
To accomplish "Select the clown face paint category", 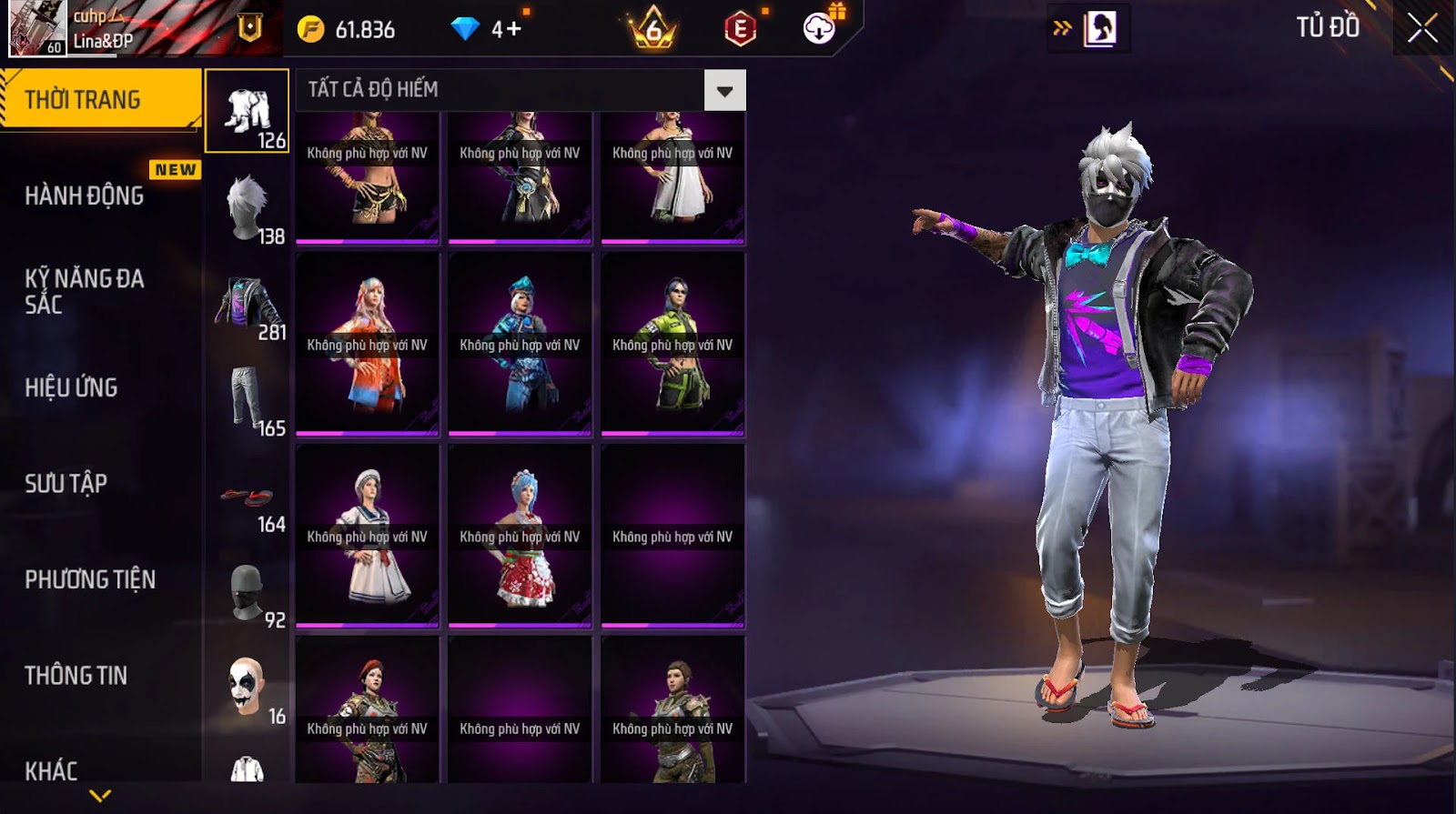I will pos(248,688).
